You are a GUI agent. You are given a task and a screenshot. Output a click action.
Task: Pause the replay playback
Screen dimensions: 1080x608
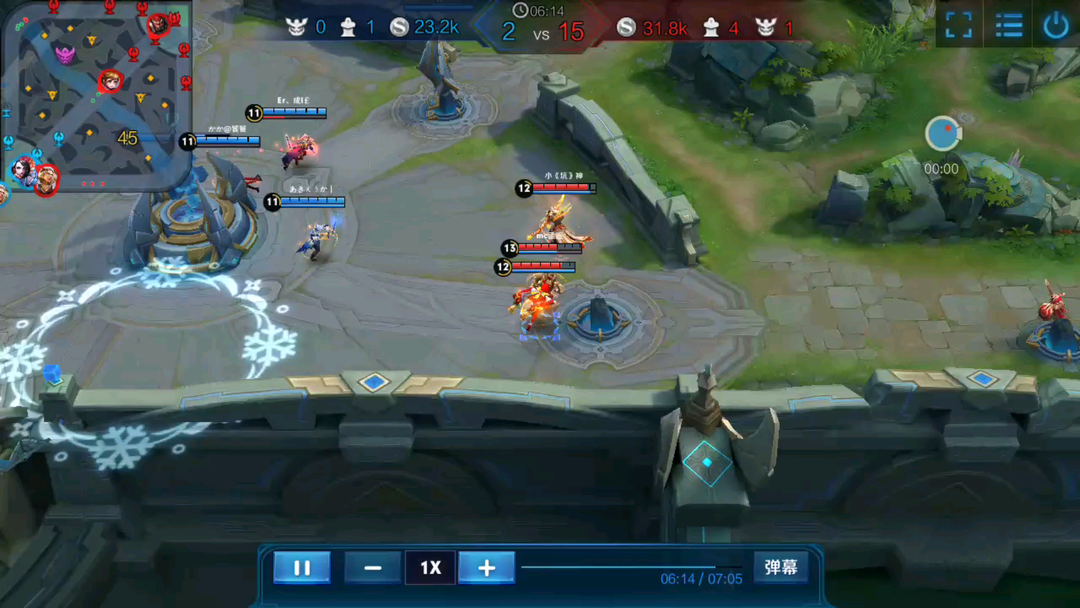pyautogui.click(x=301, y=568)
